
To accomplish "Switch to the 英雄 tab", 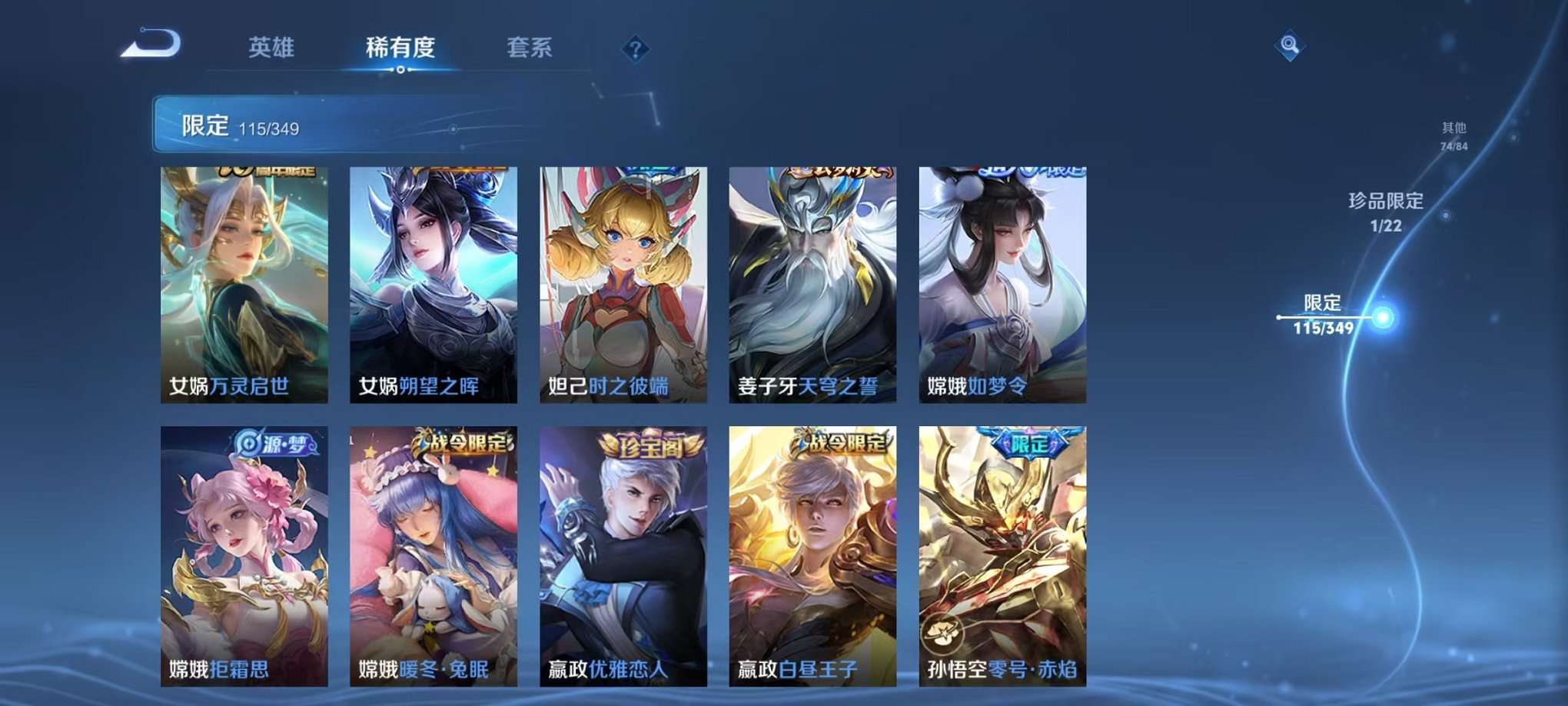I will pos(272,48).
